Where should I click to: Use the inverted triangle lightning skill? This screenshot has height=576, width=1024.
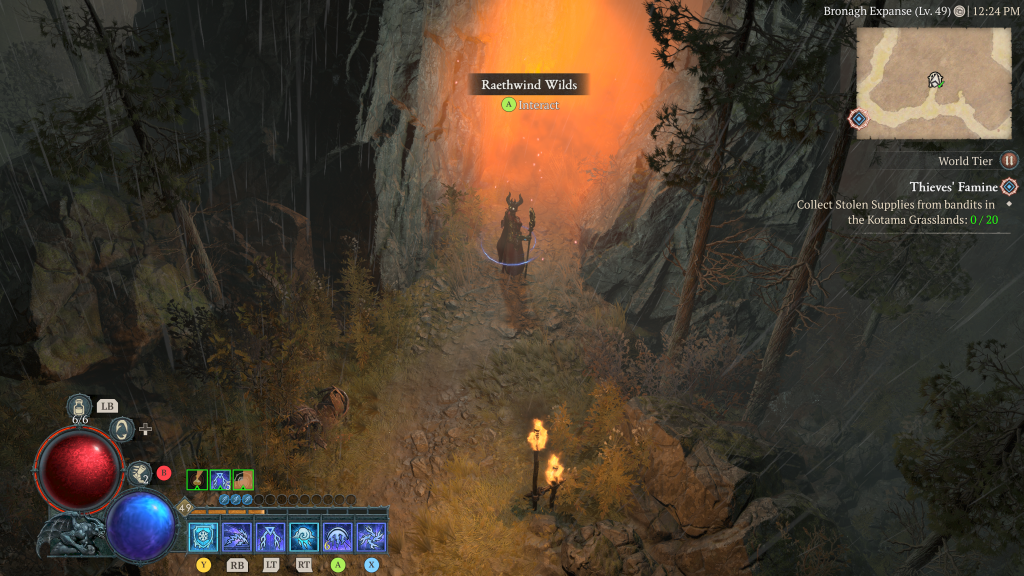point(270,537)
